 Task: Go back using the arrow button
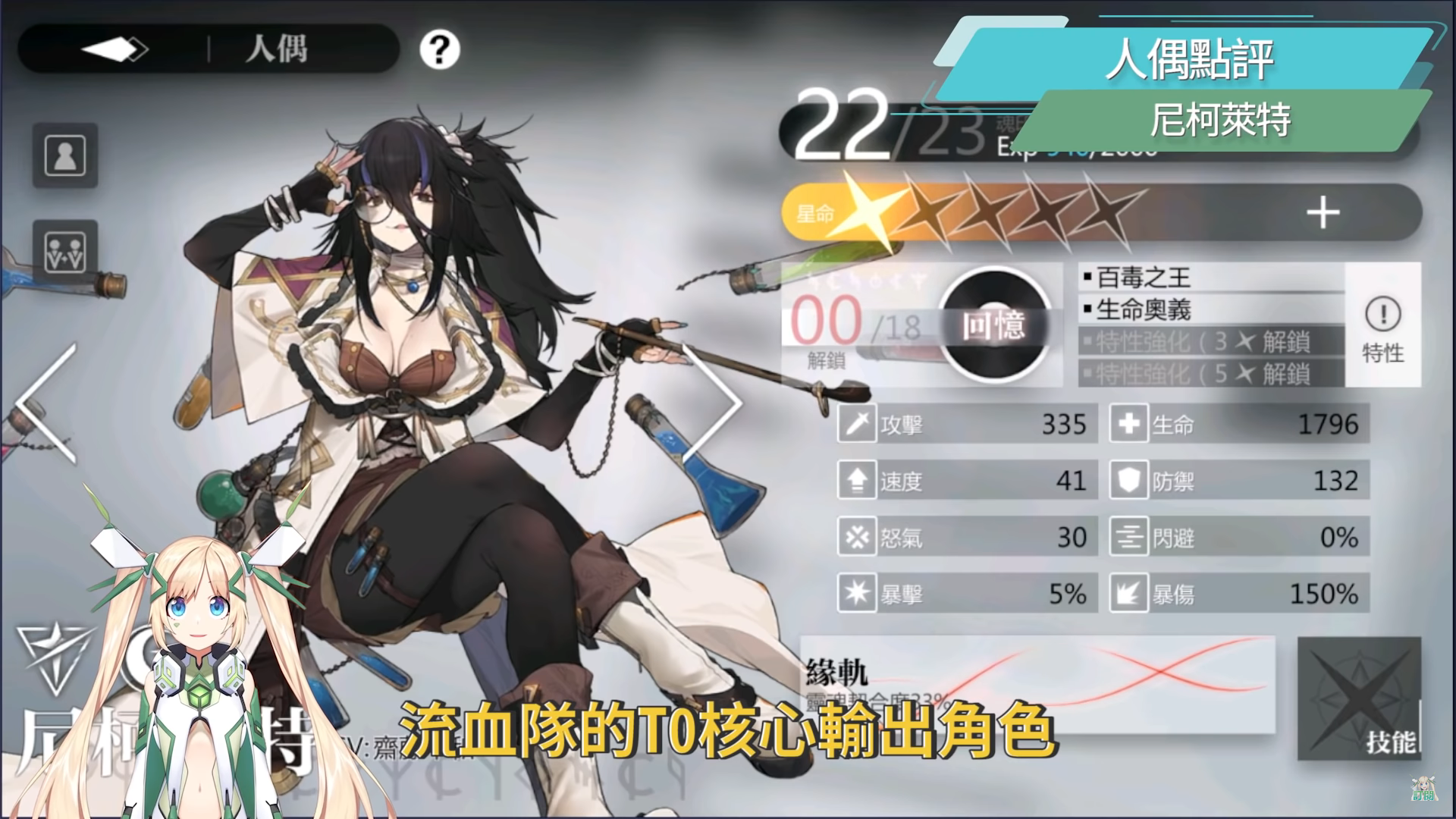(115, 50)
